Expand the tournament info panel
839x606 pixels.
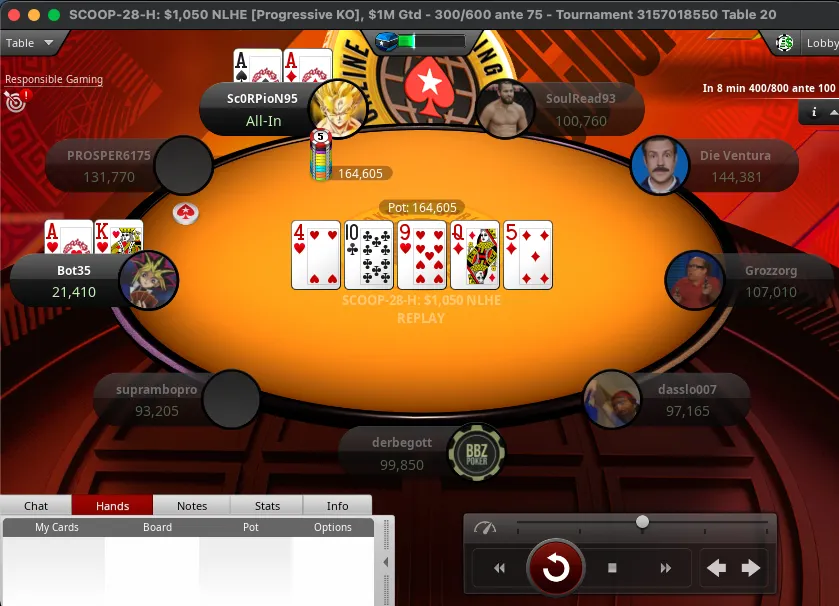tap(816, 113)
